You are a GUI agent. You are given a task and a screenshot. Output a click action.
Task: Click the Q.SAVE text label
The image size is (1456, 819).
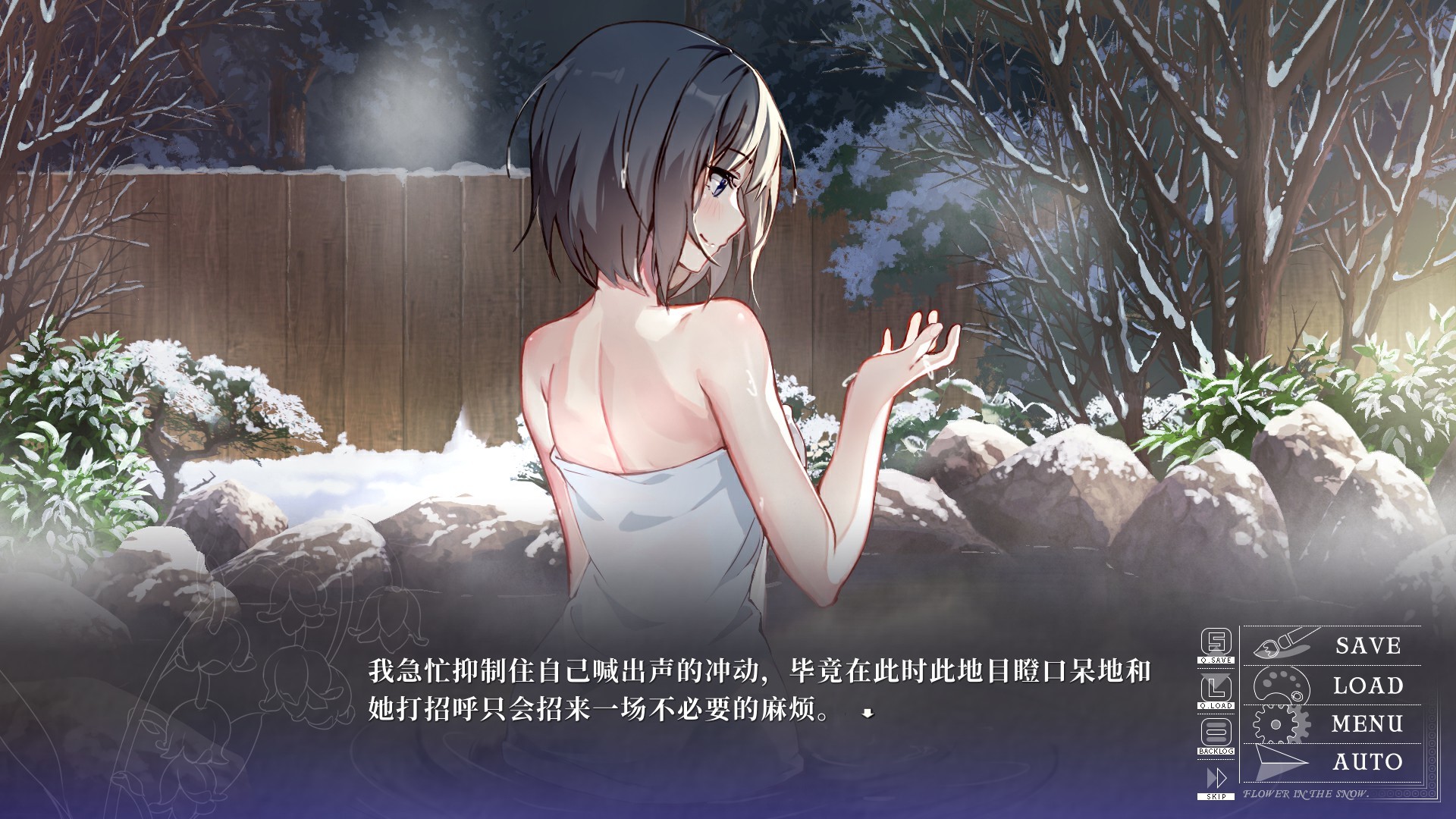point(1216,660)
